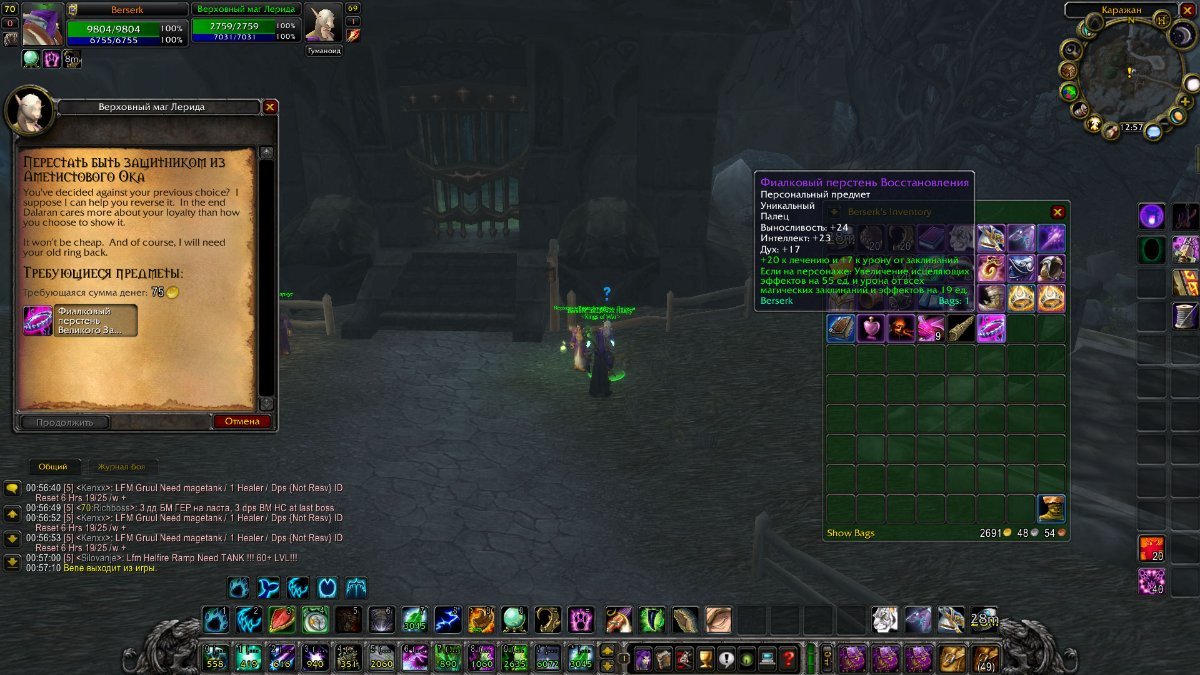Screen dimensions: 1200x675
Task: Activate the purple paw ability on action bar
Action: click(582, 620)
